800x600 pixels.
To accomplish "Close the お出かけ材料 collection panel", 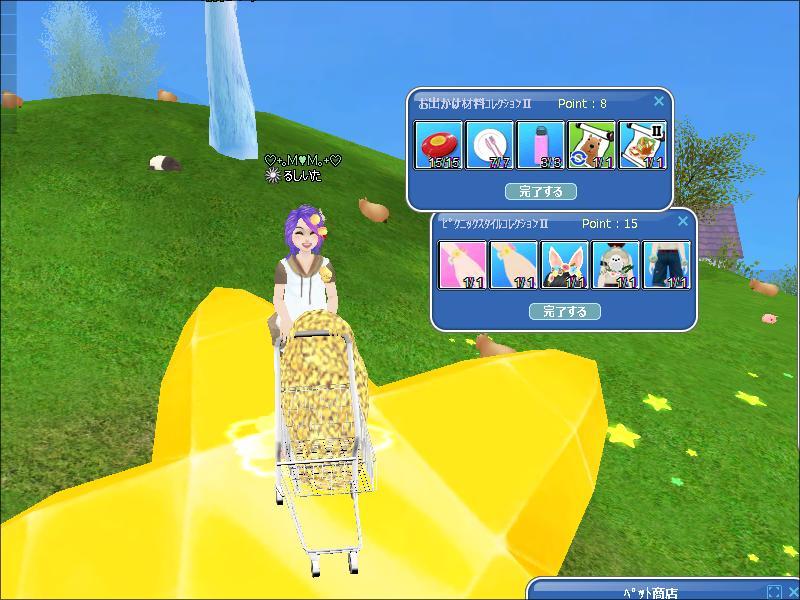I will point(658,102).
